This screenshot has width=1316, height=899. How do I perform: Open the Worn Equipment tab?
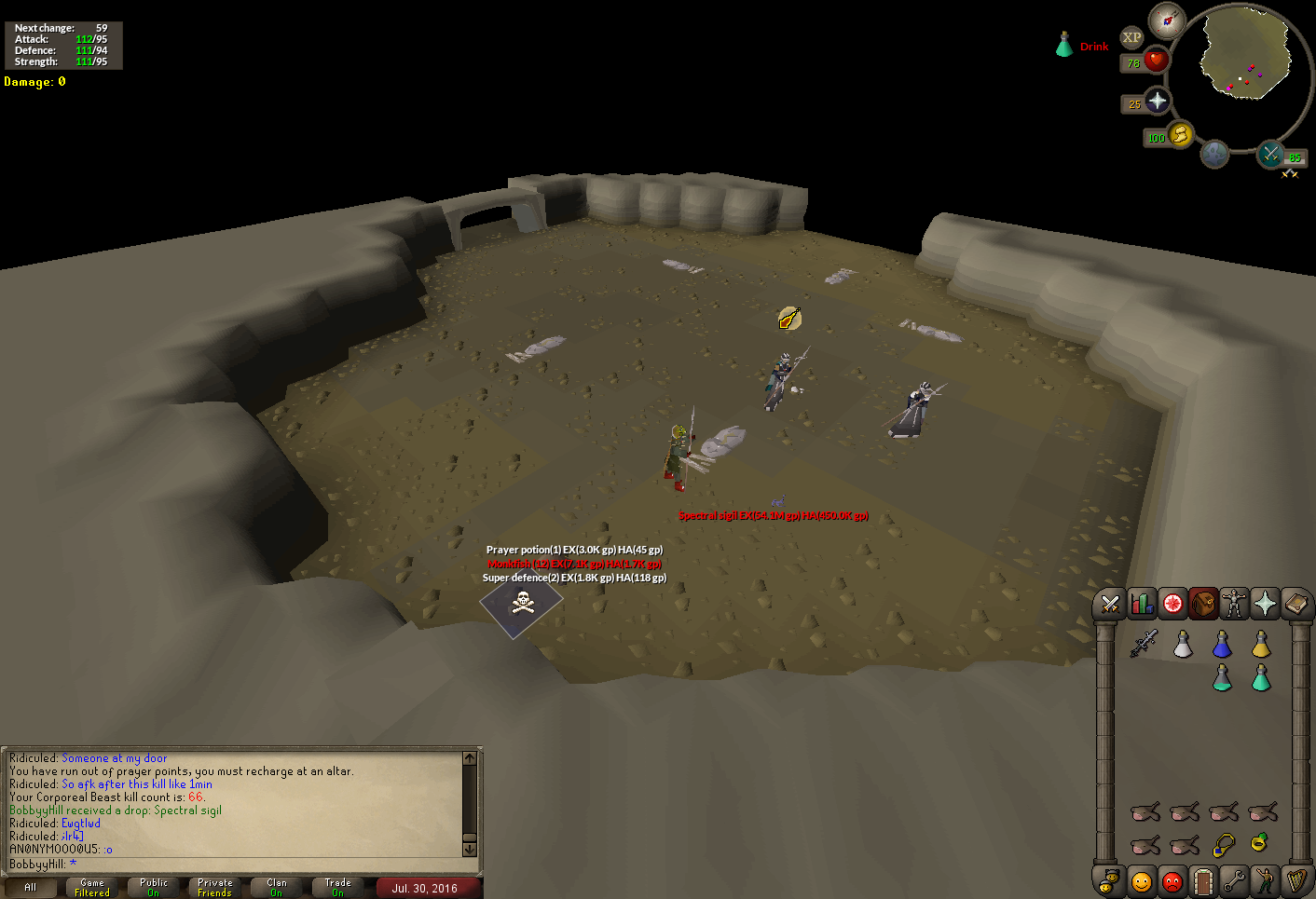(x=1234, y=605)
